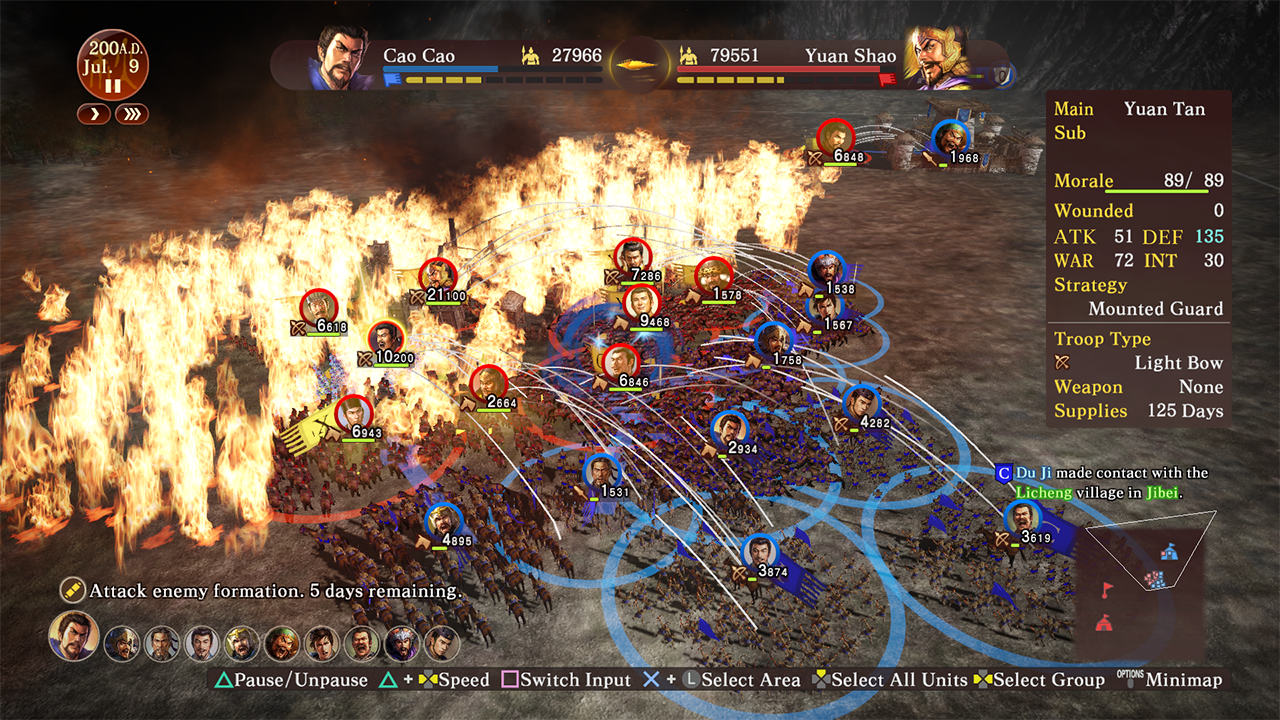
Task: Choose the allied unit marker showing 3874
Action: pos(760,553)
